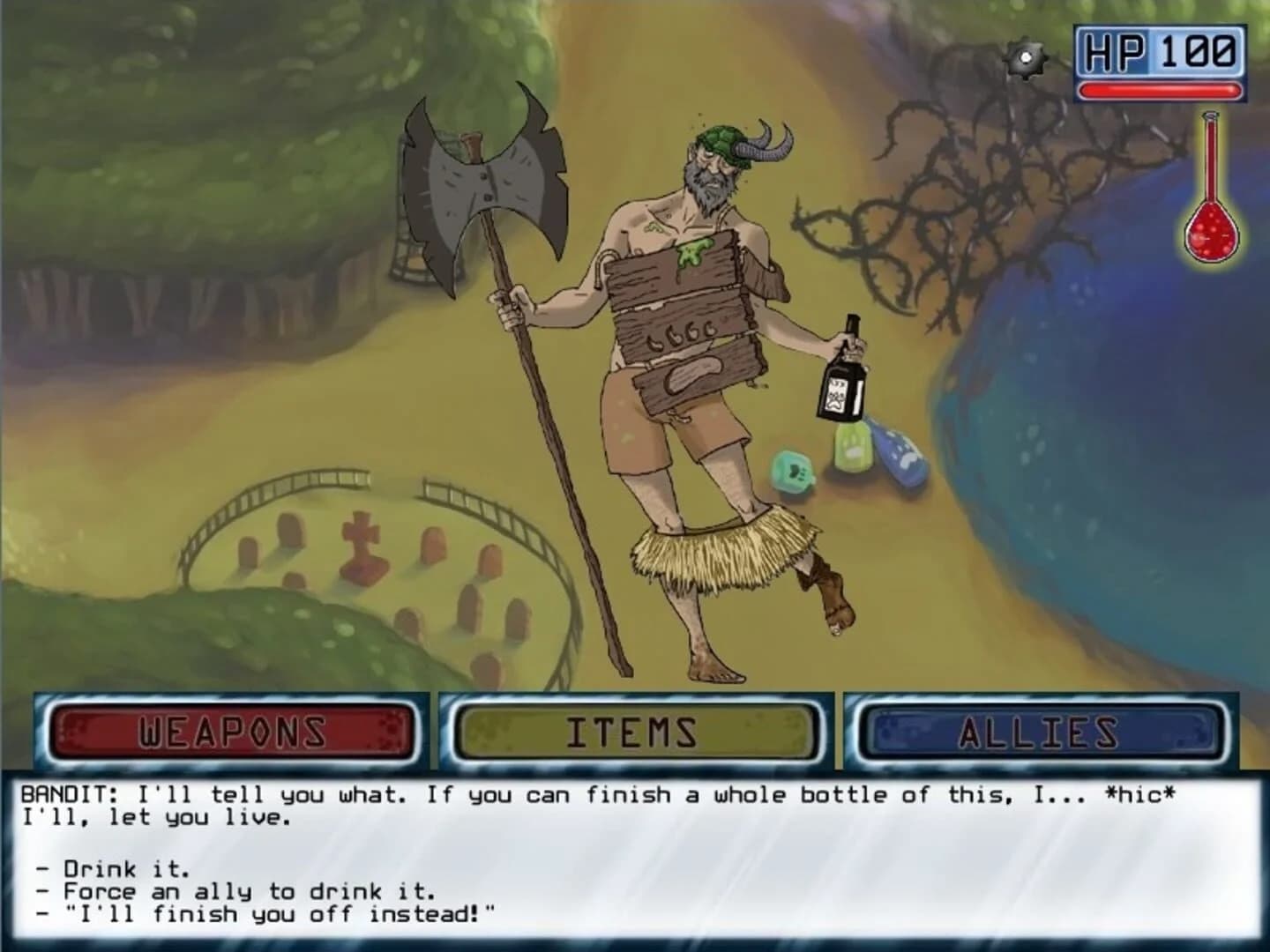Screen dimensions: 1270x952
Task: Click the green skull cube item
Action: pos(793,472)
